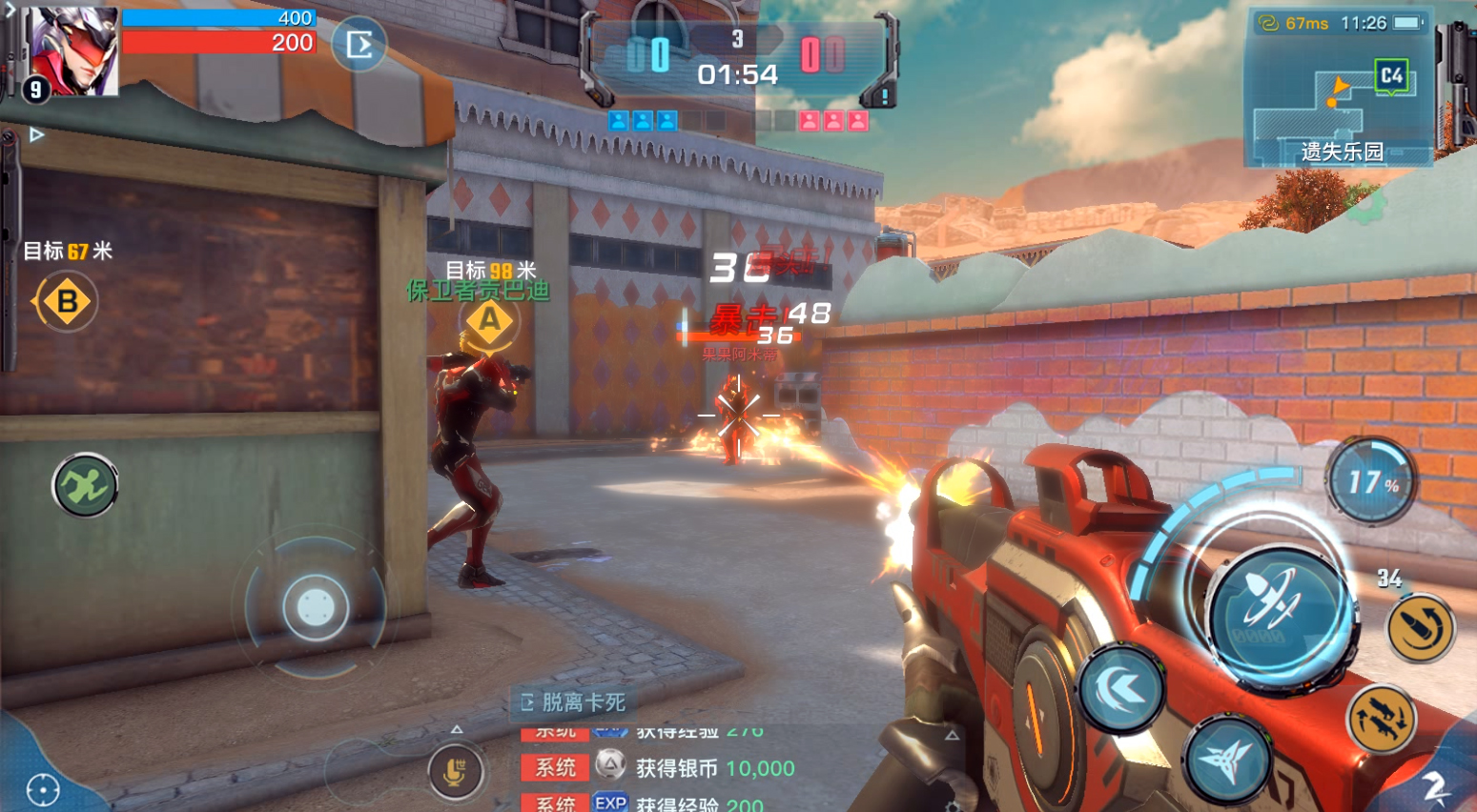This screenshot has width=1477, height=812.
Task: Expand the panel with the small triangle arrow
Action: coord(36,135)
